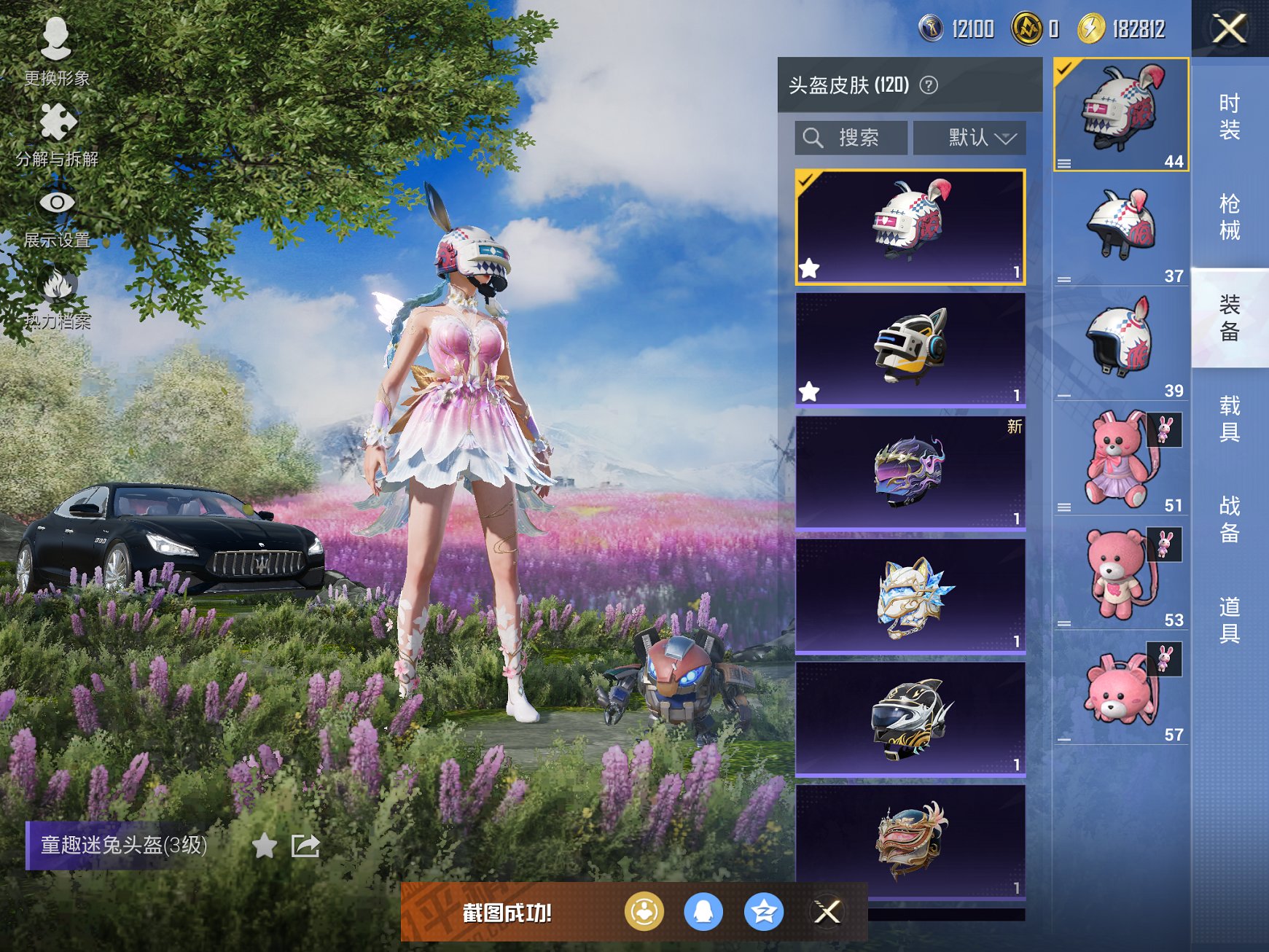
Task: Switch to the 枪械 firearms tab
Action: click(1230, 216)
